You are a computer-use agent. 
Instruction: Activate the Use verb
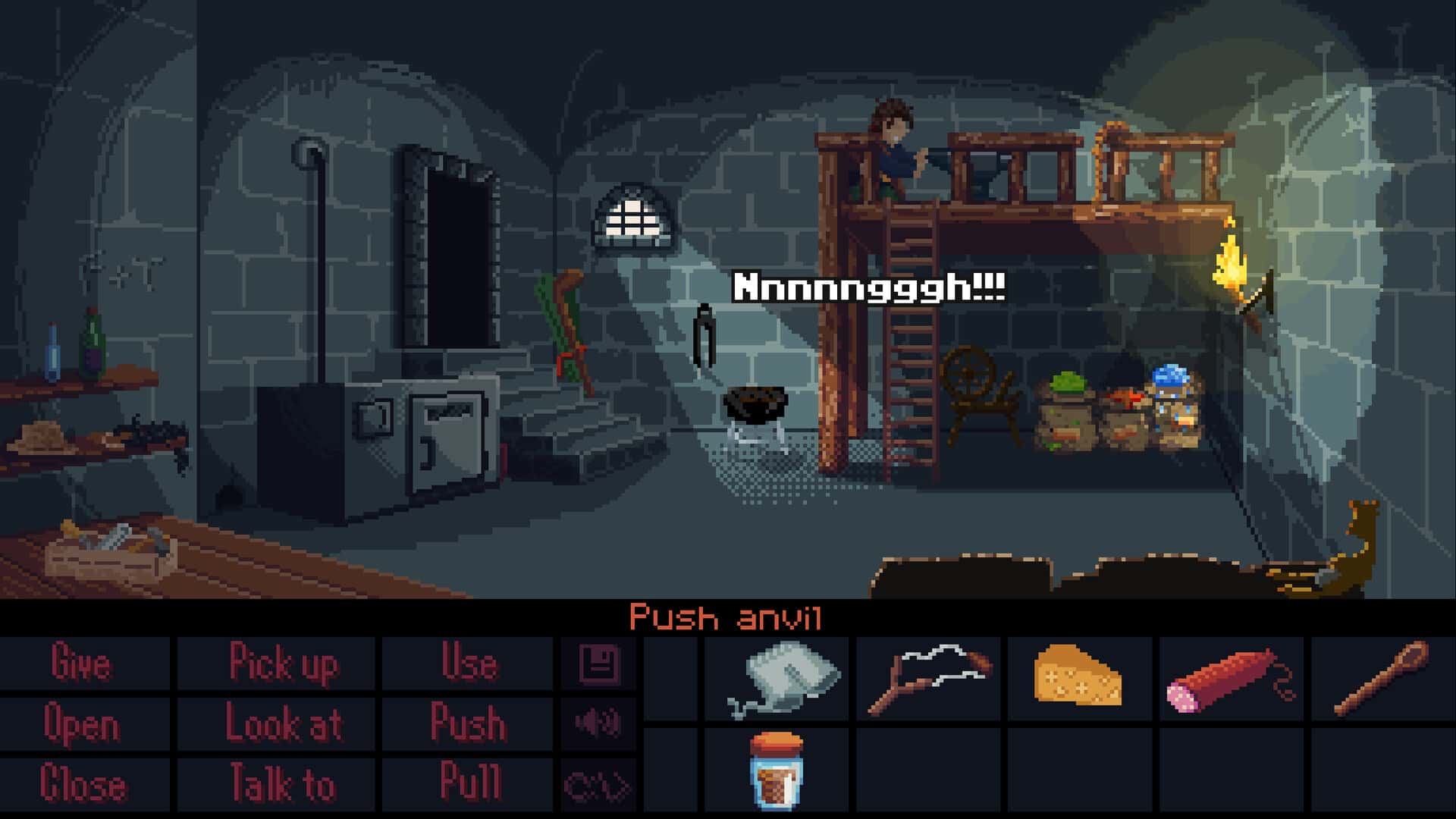tap(469, 664)
